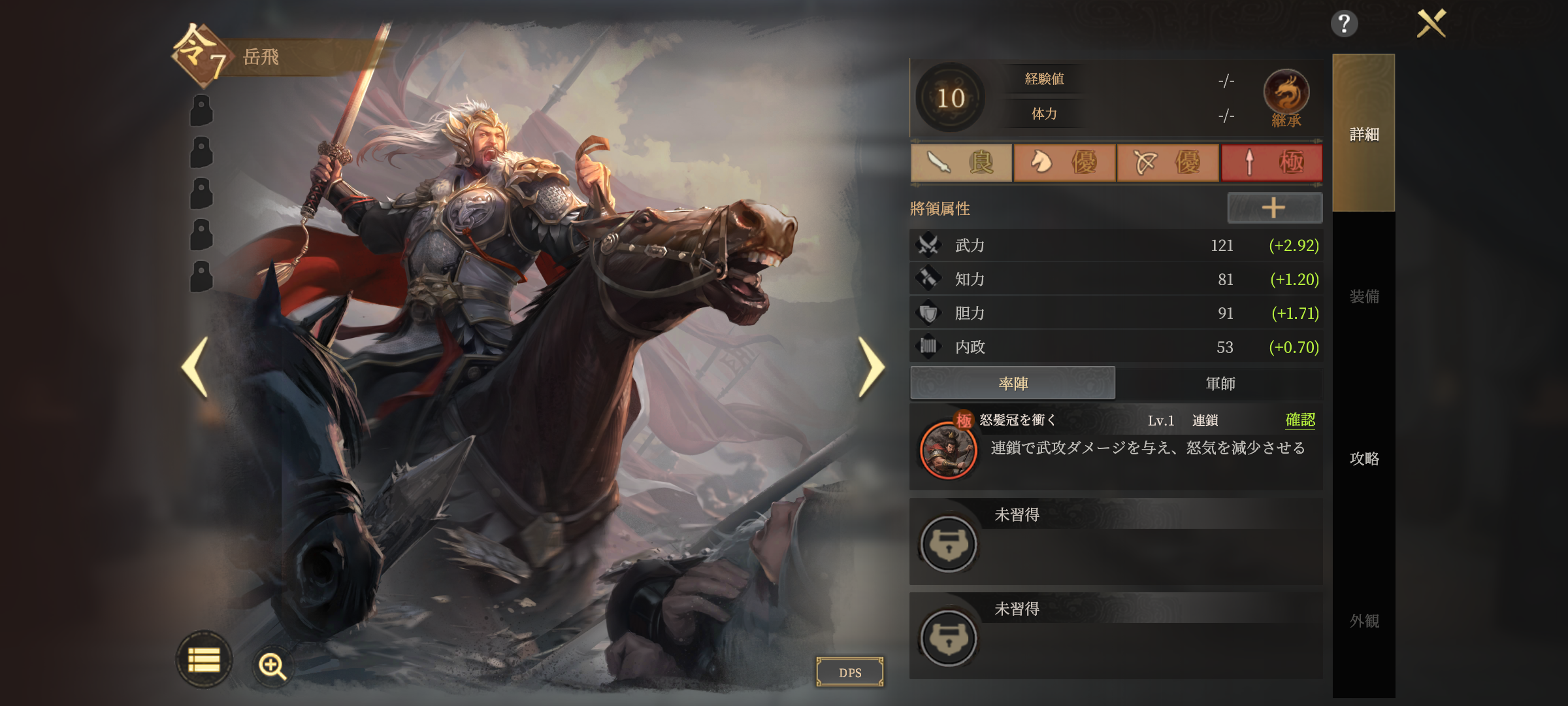Open the general list menu icon
The height and width of the screenshot is (706, 1568).
(x=204, y=660)
